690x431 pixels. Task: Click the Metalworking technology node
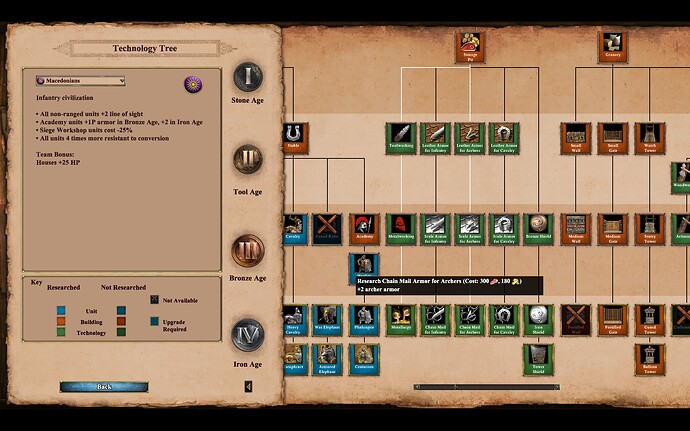pyautogui.click(x=401, y=228)
